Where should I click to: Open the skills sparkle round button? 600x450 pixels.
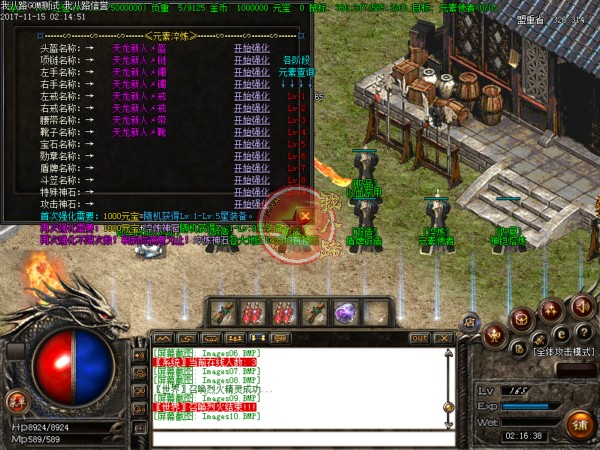[549, 311]
